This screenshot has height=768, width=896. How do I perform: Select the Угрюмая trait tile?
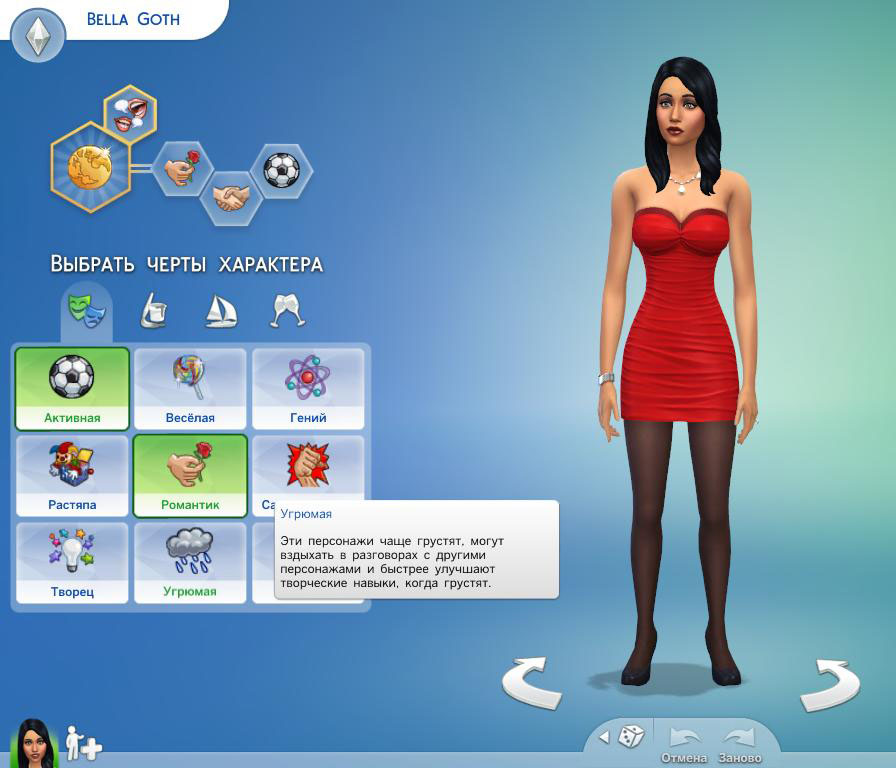(x=190, y=563)
